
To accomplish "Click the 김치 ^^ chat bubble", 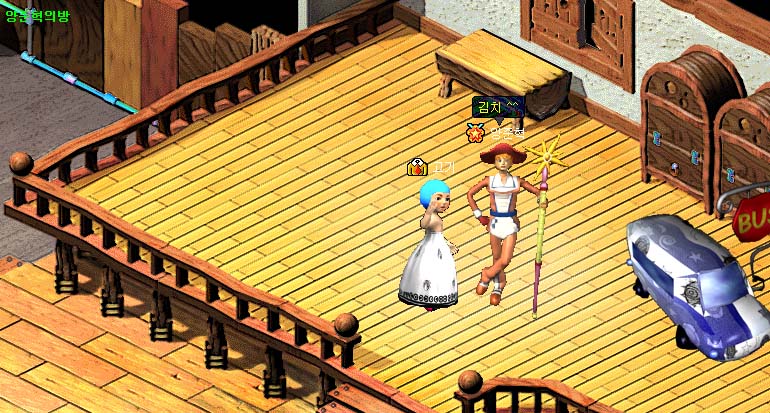I will click(x=498, y=106).
